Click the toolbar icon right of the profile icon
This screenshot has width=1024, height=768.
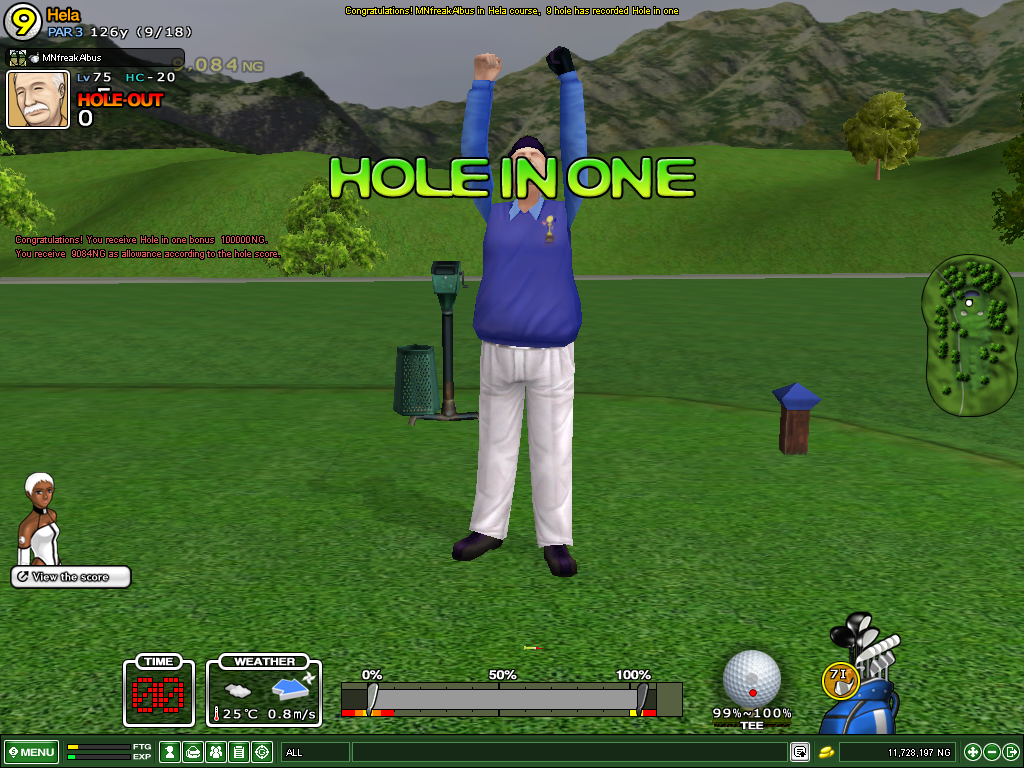[193, 752]
